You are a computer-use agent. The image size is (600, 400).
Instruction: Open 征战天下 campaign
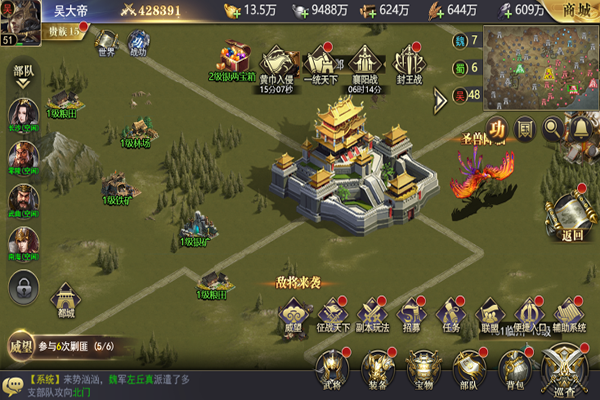click(x=331, y=314)
